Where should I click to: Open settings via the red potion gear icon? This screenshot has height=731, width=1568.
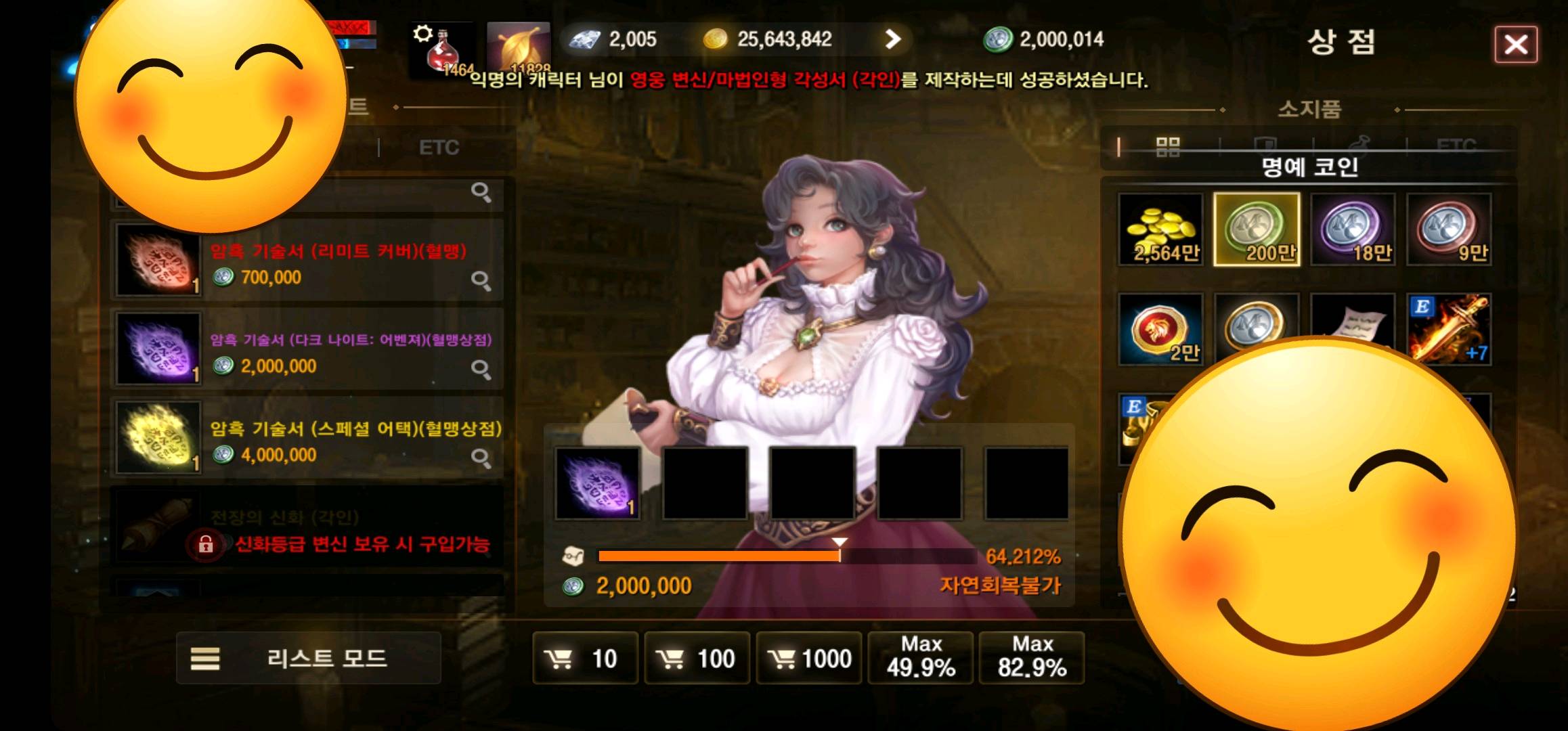(x=441, y=47)
